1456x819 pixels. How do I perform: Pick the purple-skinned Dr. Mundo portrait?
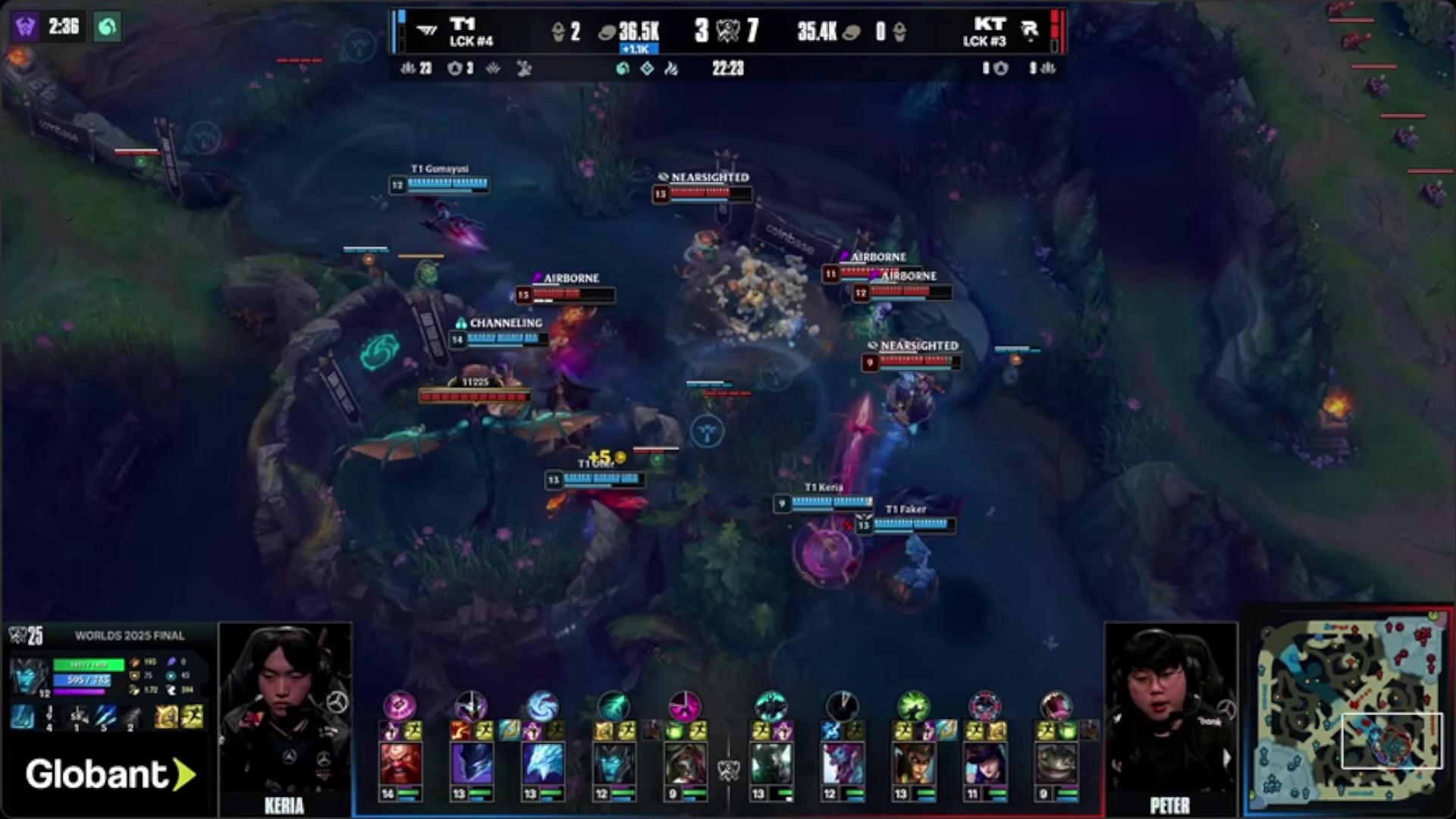point(842,763)
